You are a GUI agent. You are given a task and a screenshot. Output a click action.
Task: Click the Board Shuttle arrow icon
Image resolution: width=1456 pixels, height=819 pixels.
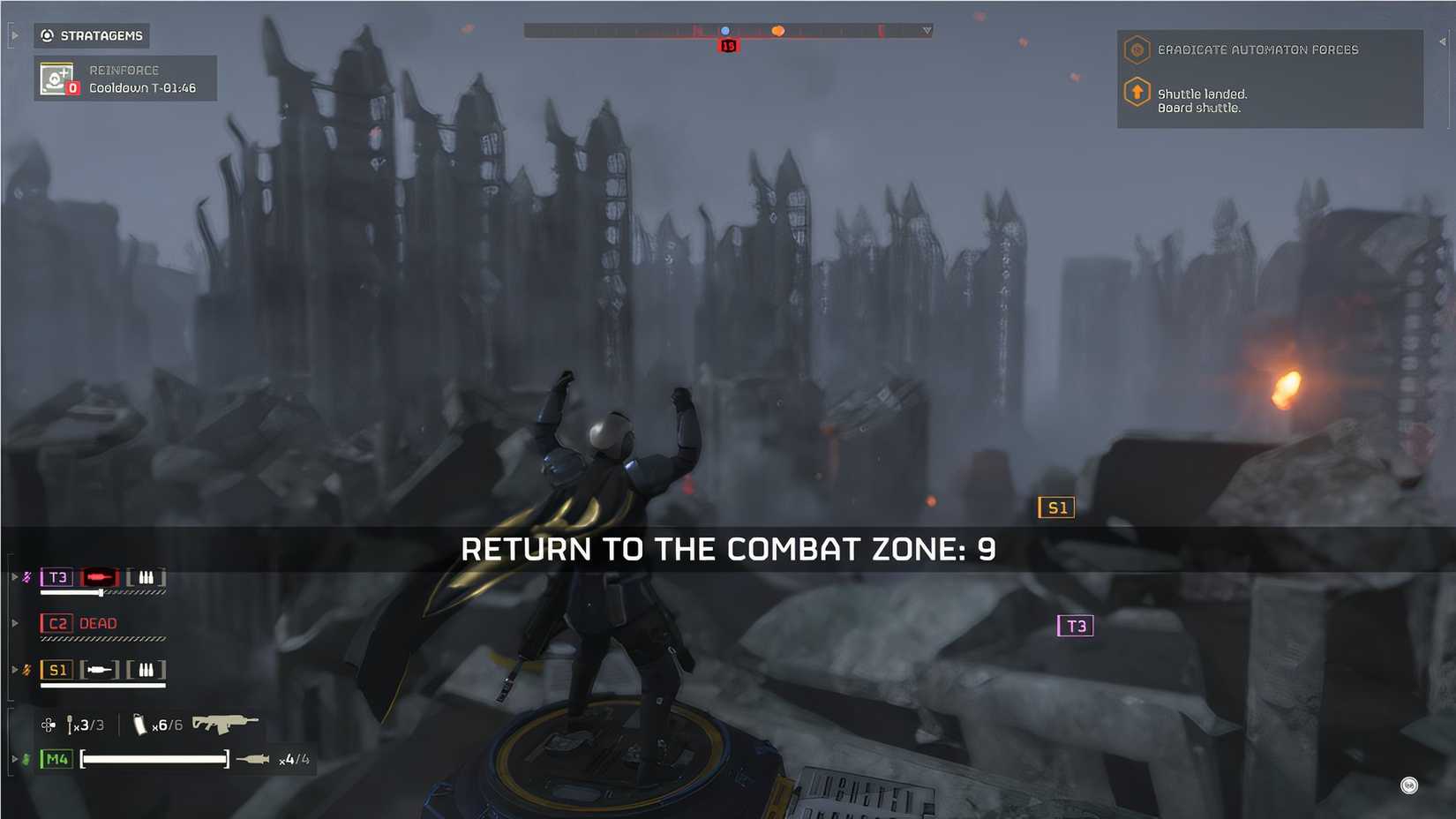coord(1137,92)
